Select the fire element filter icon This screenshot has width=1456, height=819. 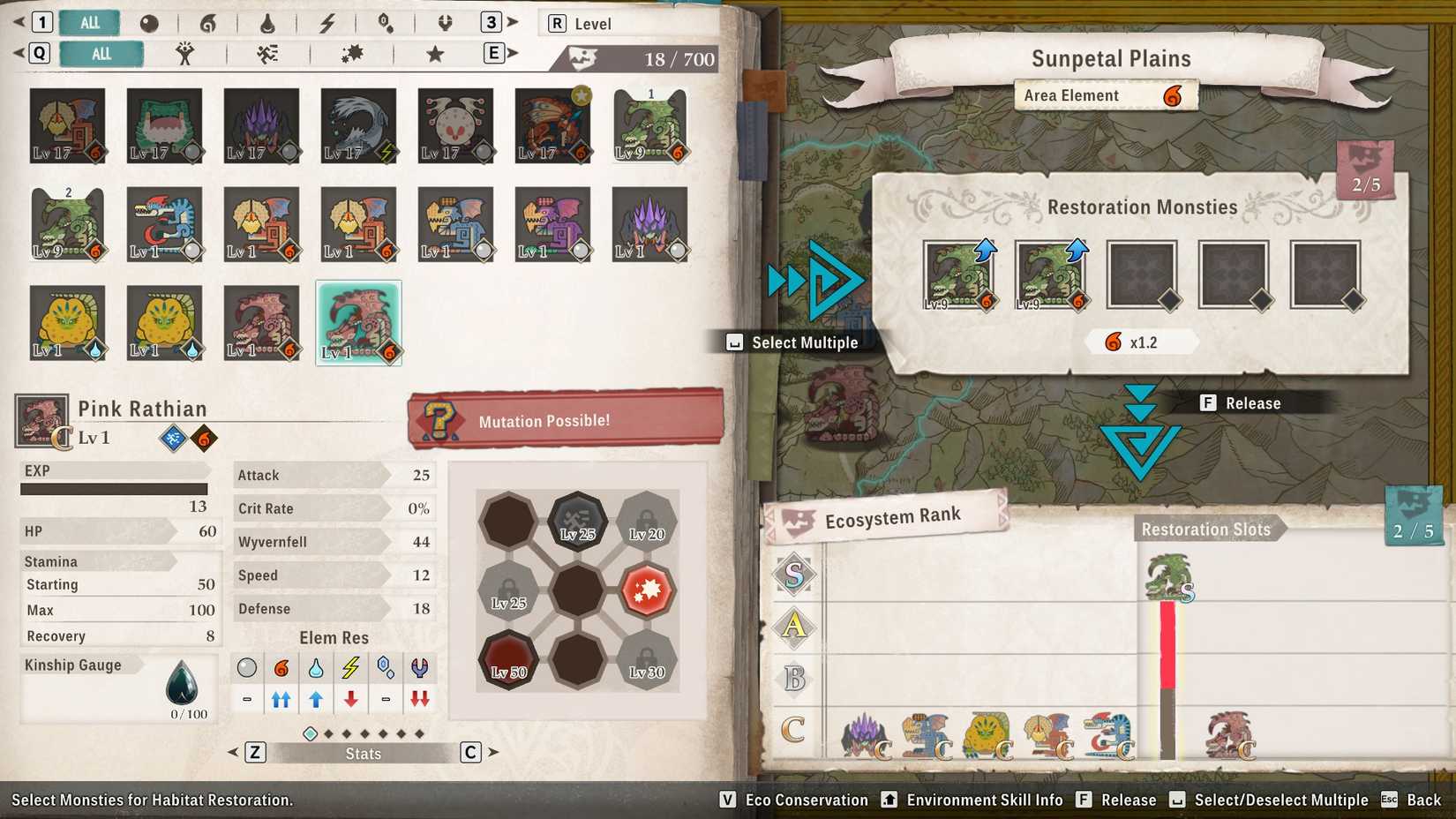pos(208,23)
